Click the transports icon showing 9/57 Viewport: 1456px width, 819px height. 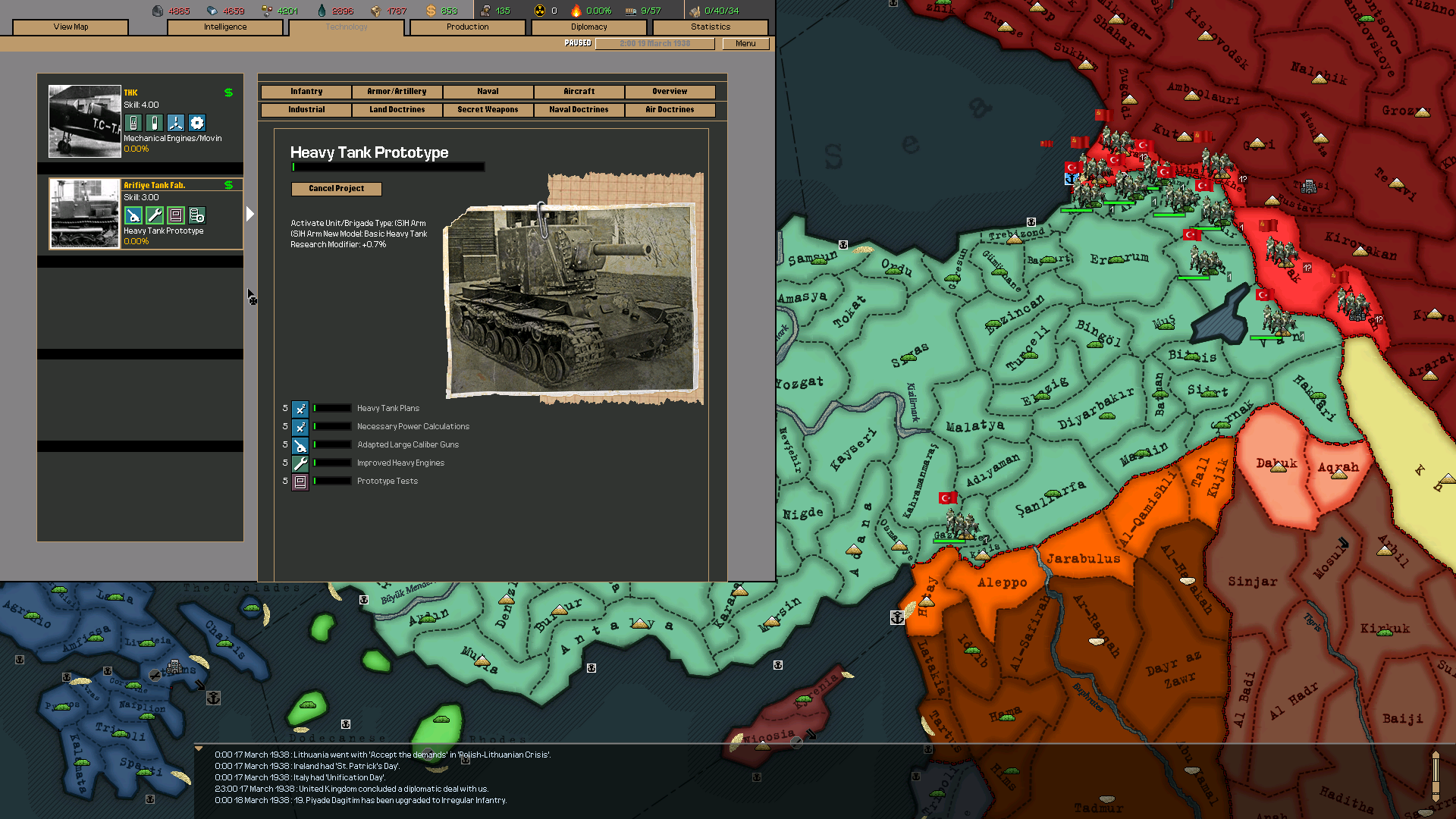click(x=630, y=11)
